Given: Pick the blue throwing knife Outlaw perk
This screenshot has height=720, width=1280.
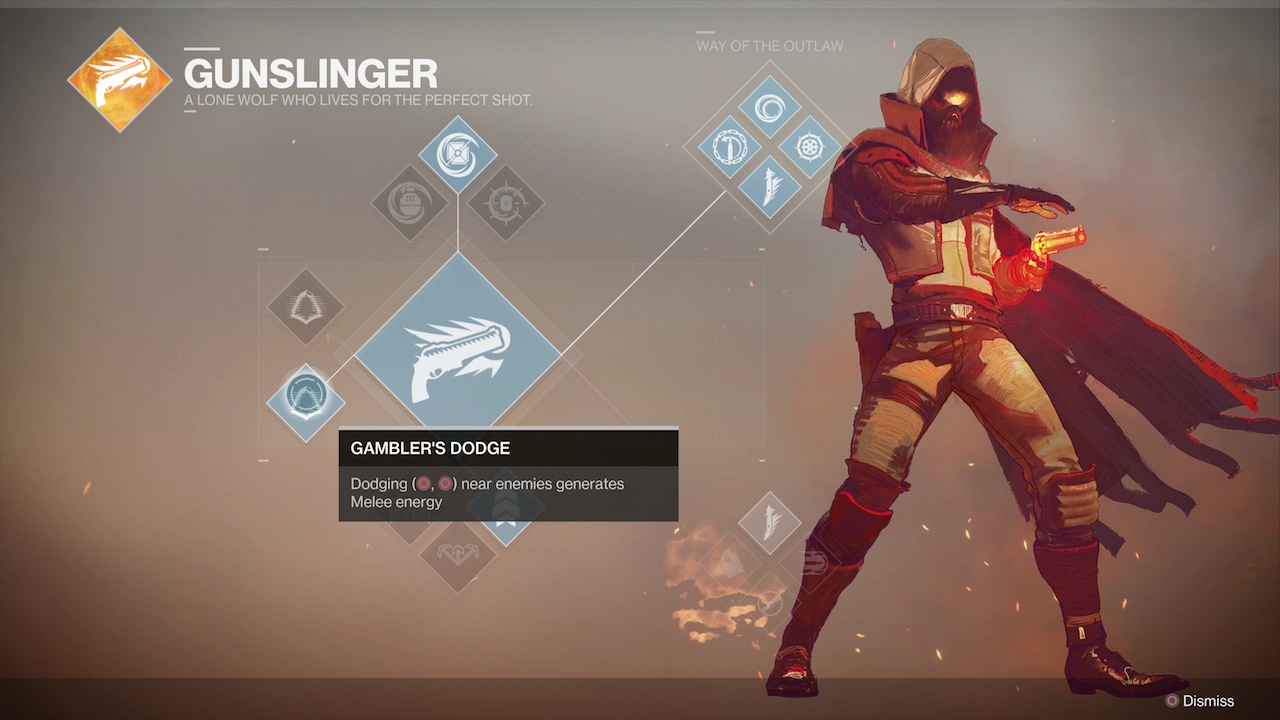Looking at the screenshot, I should pos(769,187).
